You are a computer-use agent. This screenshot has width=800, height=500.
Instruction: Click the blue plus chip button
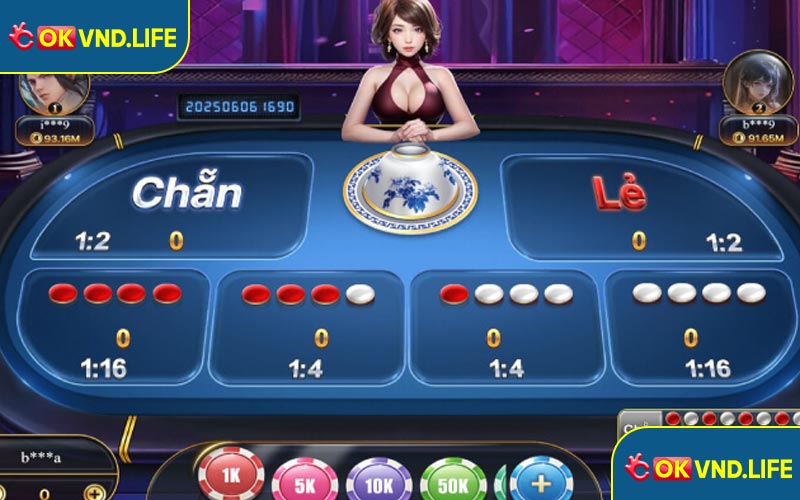tap(541, 478)
